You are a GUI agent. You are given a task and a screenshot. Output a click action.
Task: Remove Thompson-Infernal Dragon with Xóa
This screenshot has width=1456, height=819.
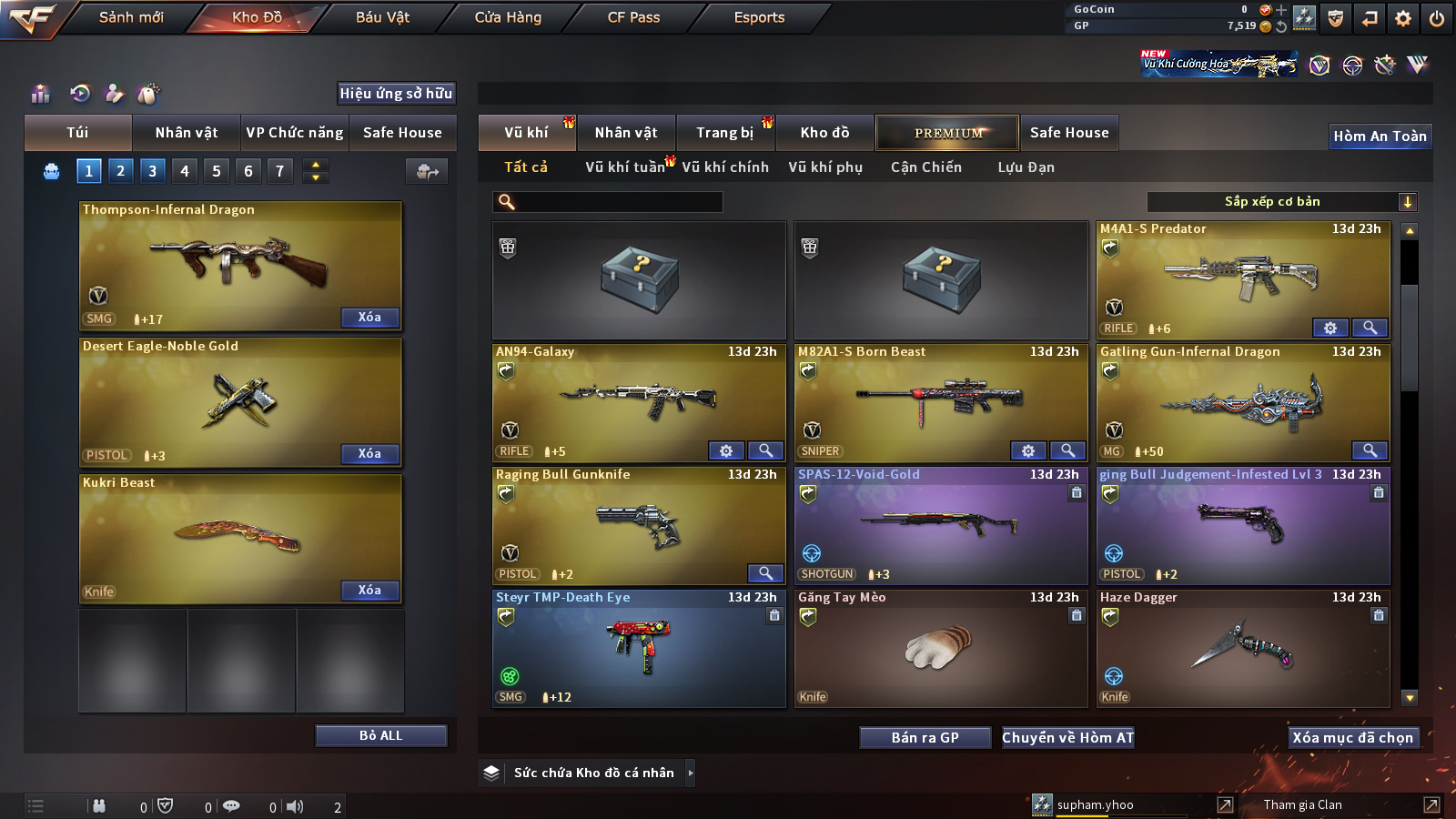point(369,318)
